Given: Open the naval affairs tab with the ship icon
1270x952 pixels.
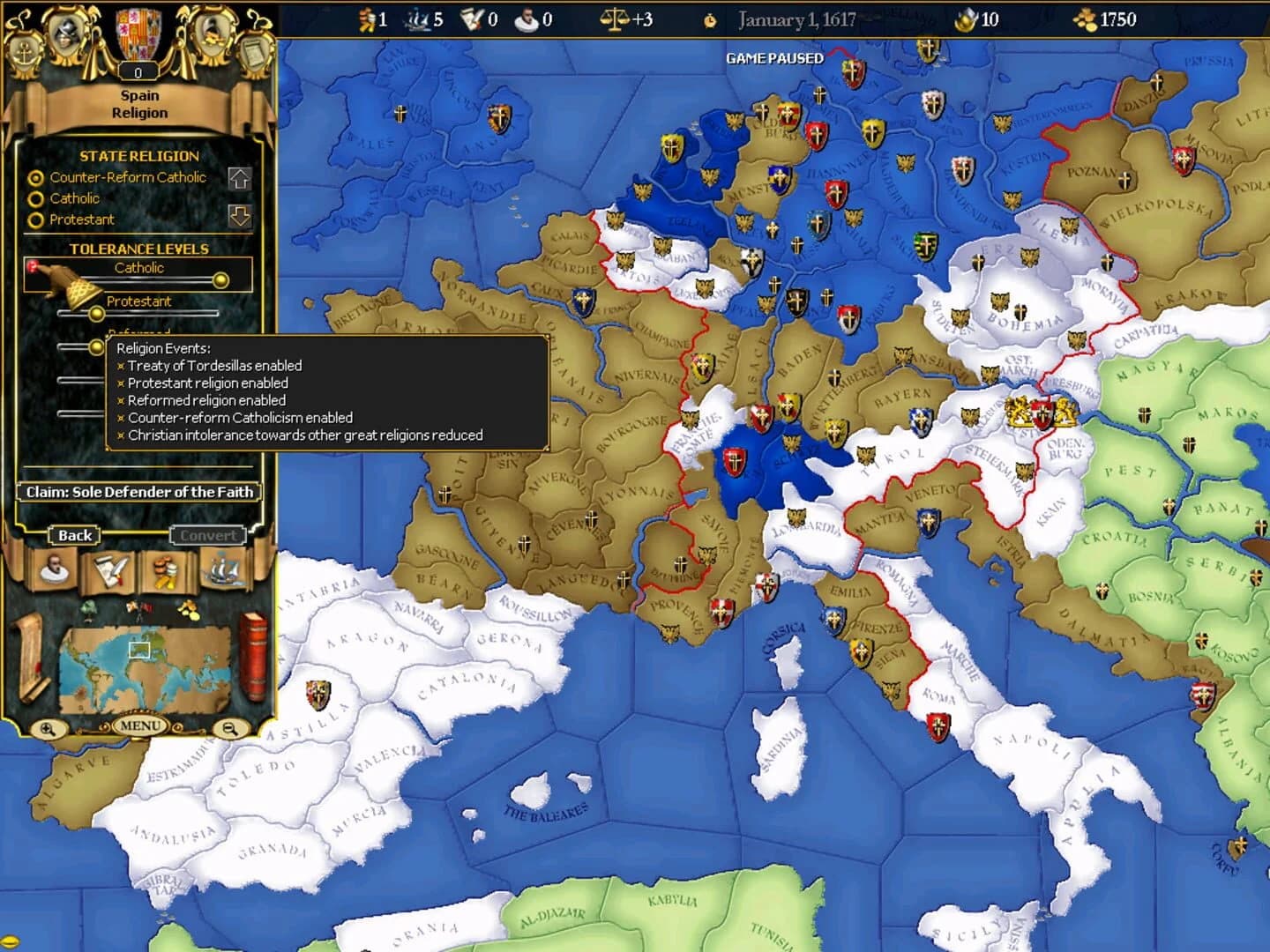Looking at the screenshot, I should coord(224,570).
